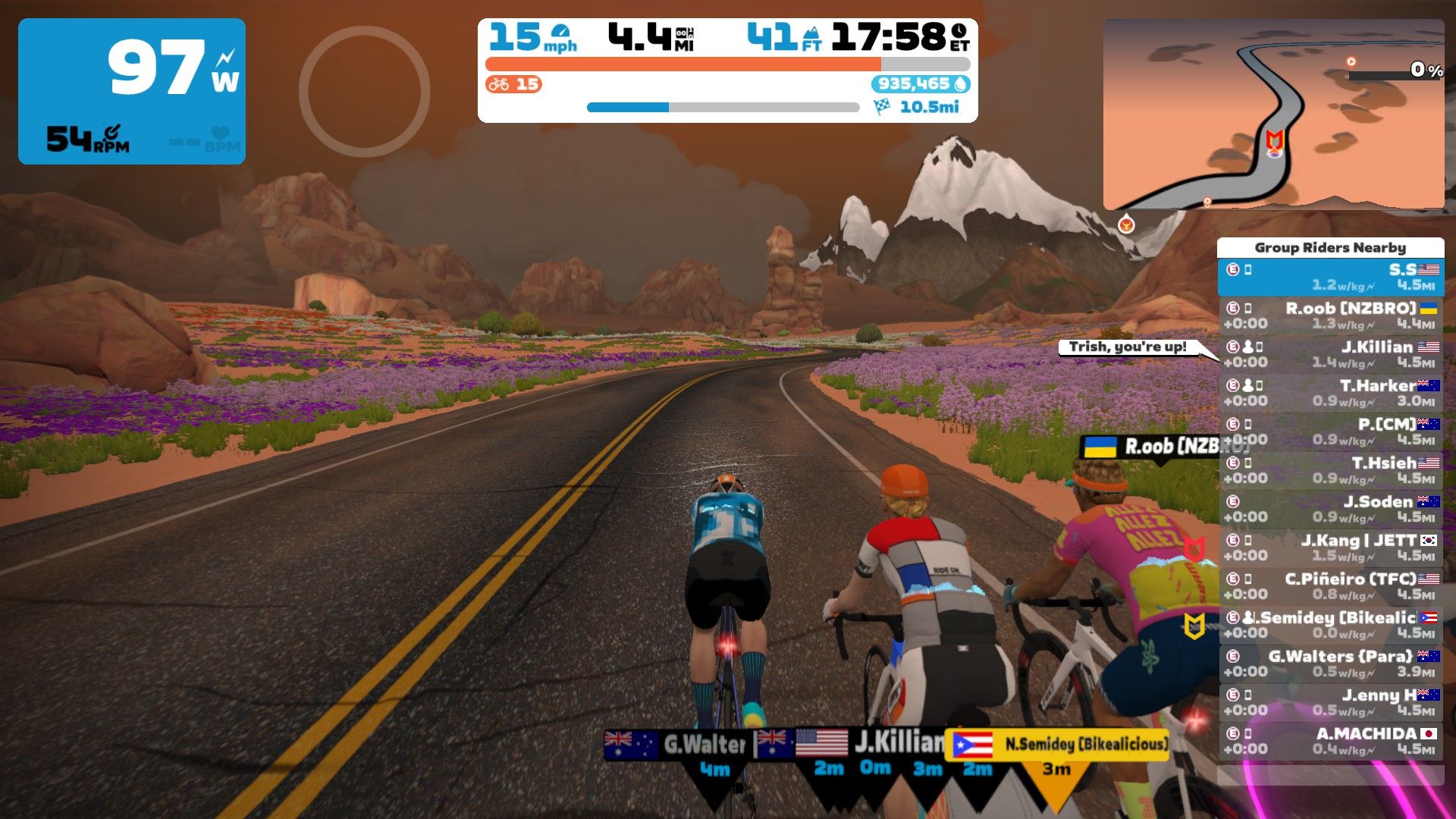Select C.Piñeiro (TFC) rider row
The height and width of the screenshot is (819, 1456).
(x=1331, y=586)
